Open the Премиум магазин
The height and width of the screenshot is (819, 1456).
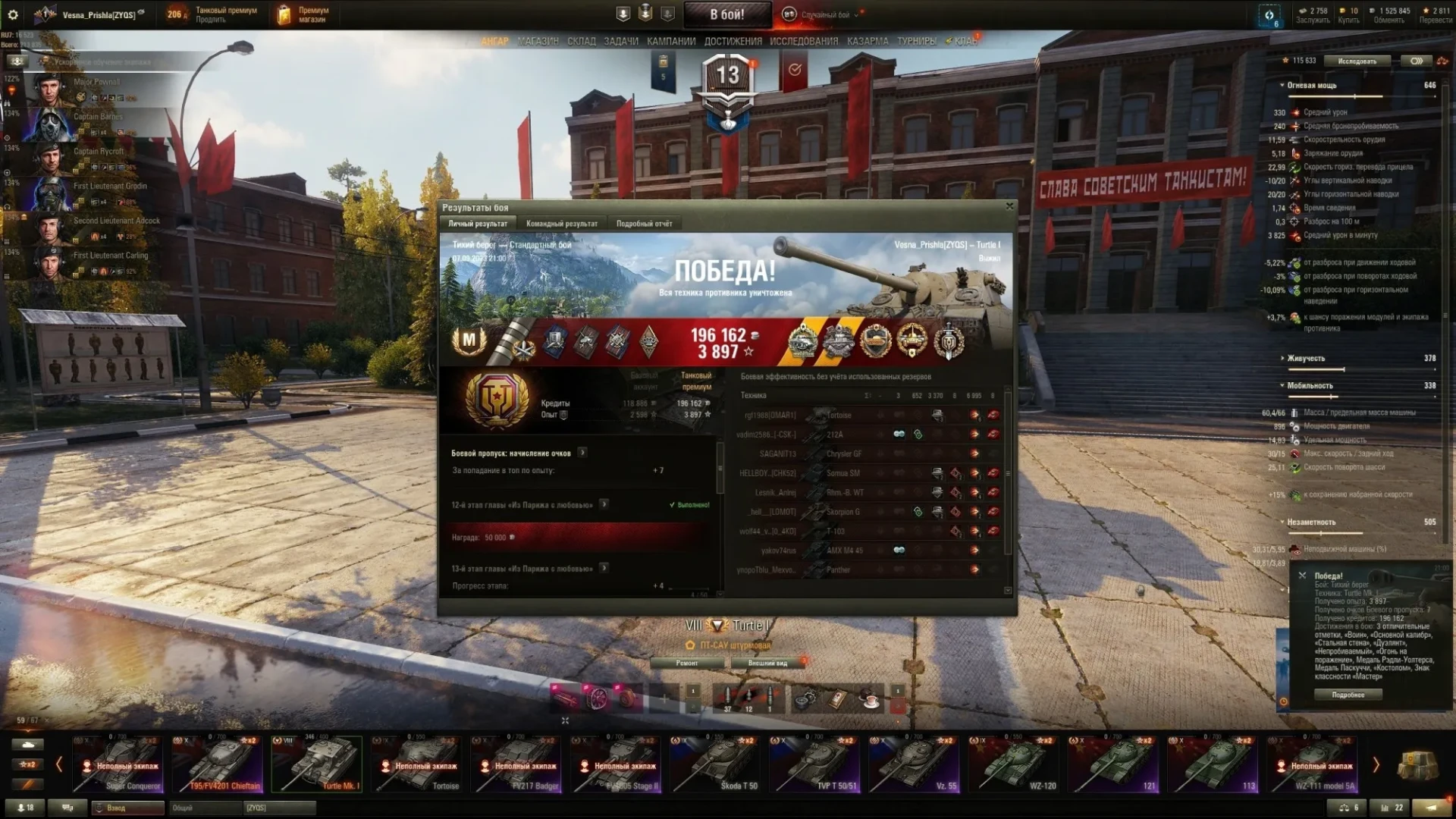tap(303, 14)
